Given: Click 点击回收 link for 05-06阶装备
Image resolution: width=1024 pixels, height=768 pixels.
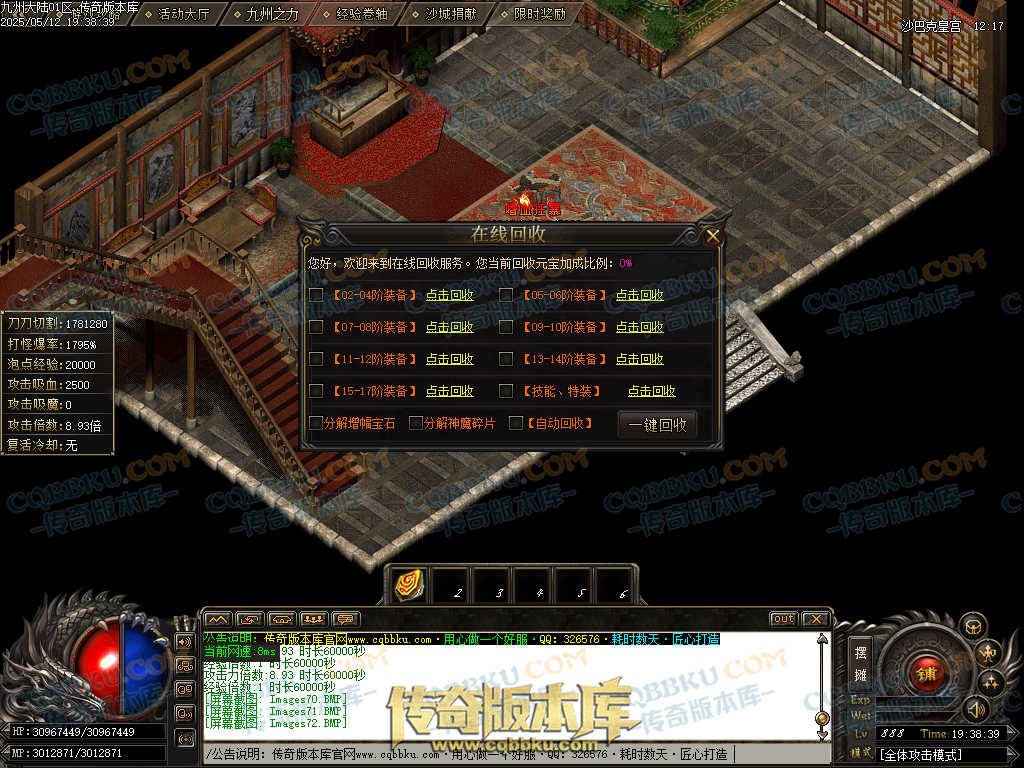Looking at the screenshot, I should [x=639, y=295].
